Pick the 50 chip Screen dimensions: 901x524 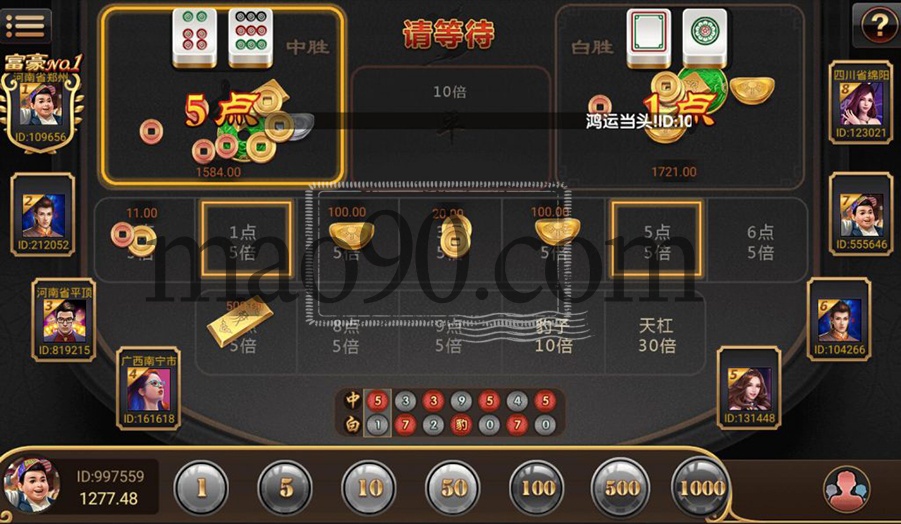[x=453, y=489]
